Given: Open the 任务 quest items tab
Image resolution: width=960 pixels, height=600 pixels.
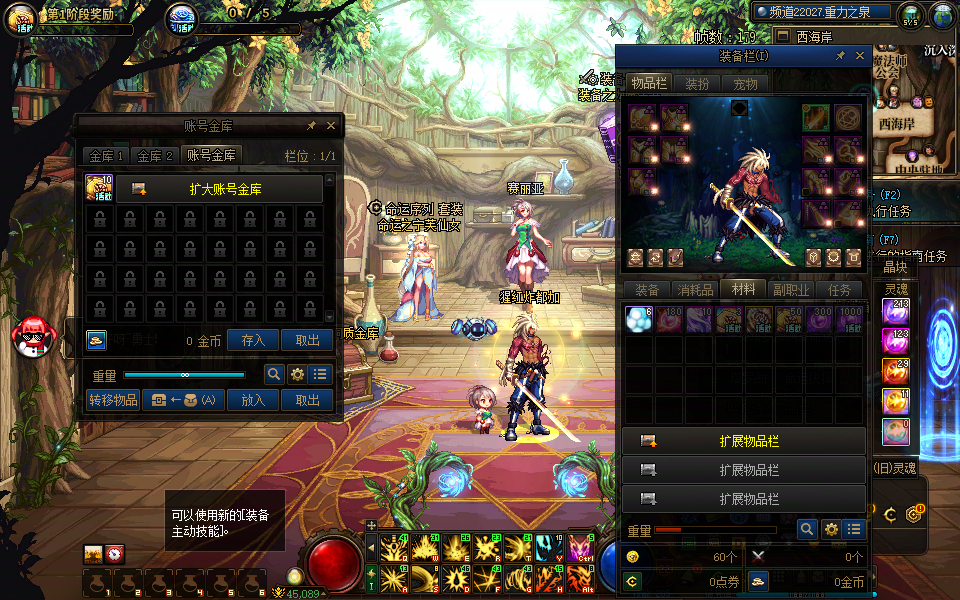Looking at the screenshot, I should 839,290.
